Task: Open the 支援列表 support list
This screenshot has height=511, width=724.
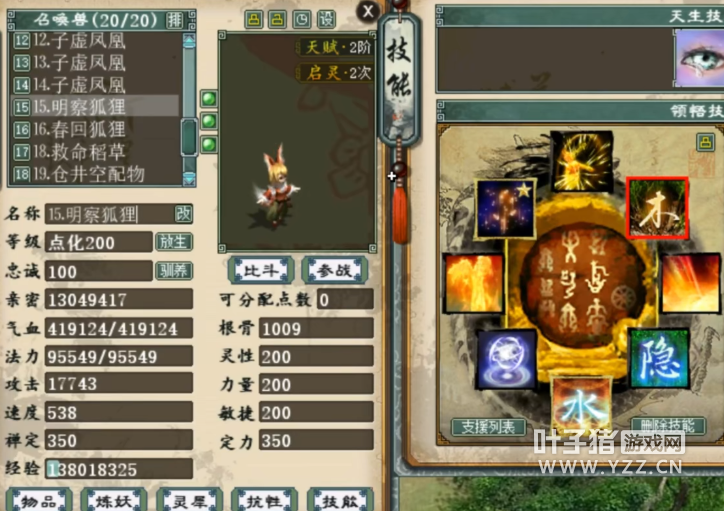Action: 488,427
